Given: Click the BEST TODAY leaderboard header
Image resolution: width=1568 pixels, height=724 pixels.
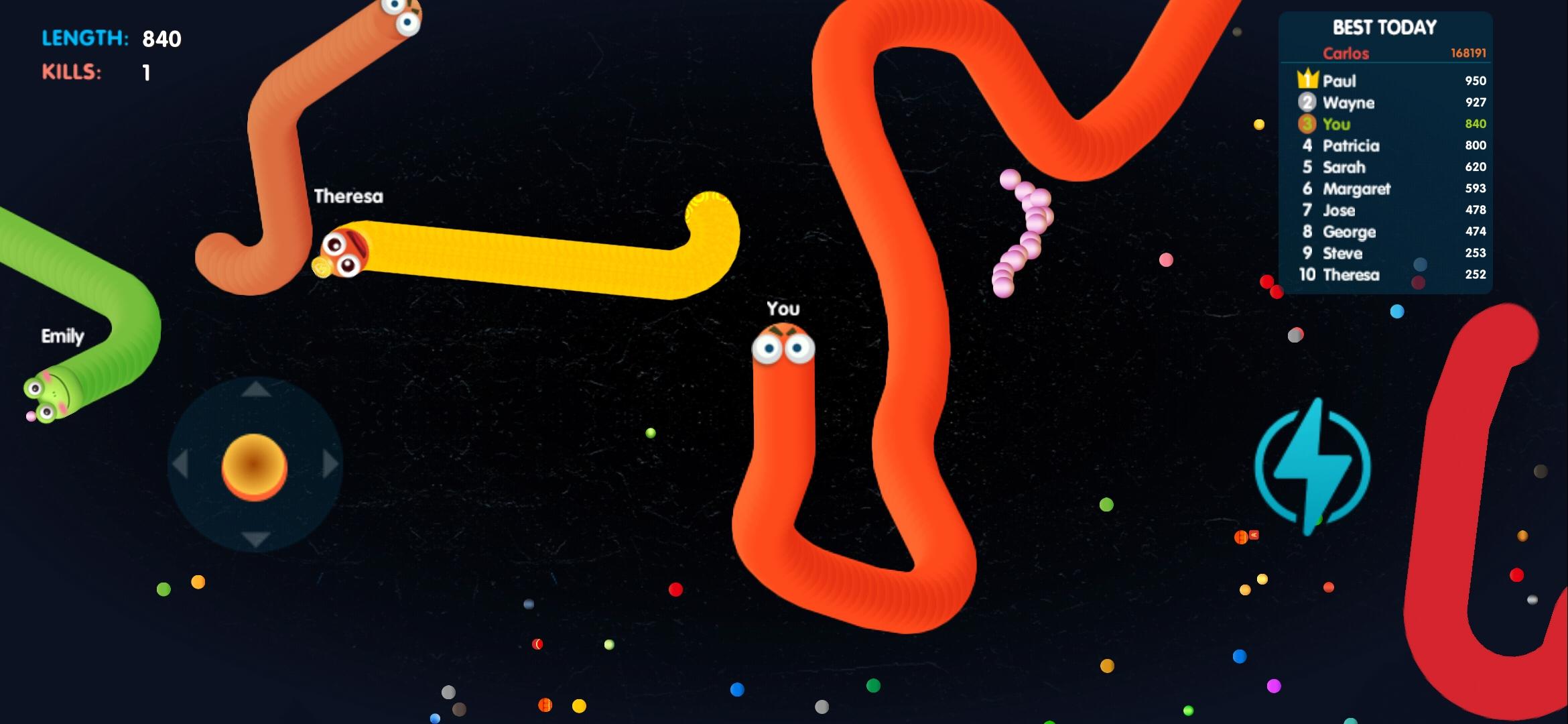Looking at the screenshot, I should tap(1384, 27).
